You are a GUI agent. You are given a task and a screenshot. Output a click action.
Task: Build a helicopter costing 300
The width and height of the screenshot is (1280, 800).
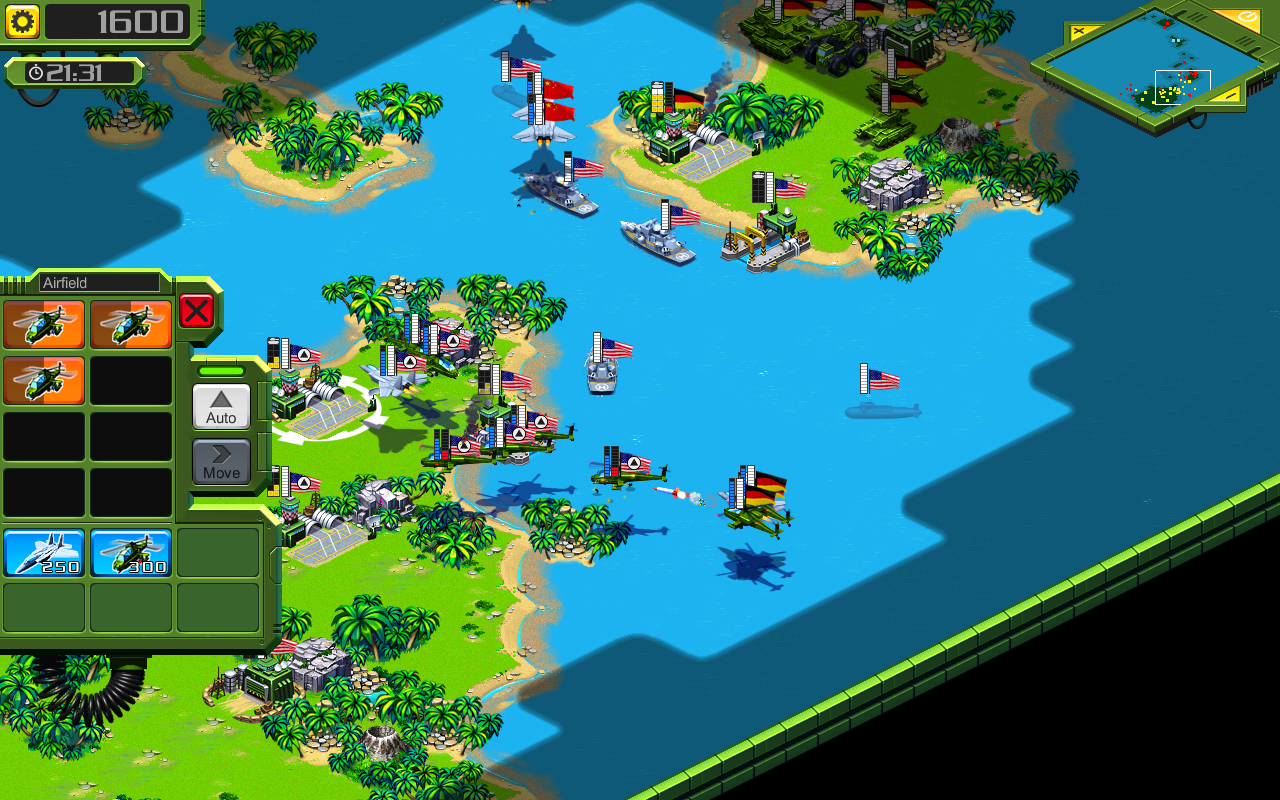(131, 551)
